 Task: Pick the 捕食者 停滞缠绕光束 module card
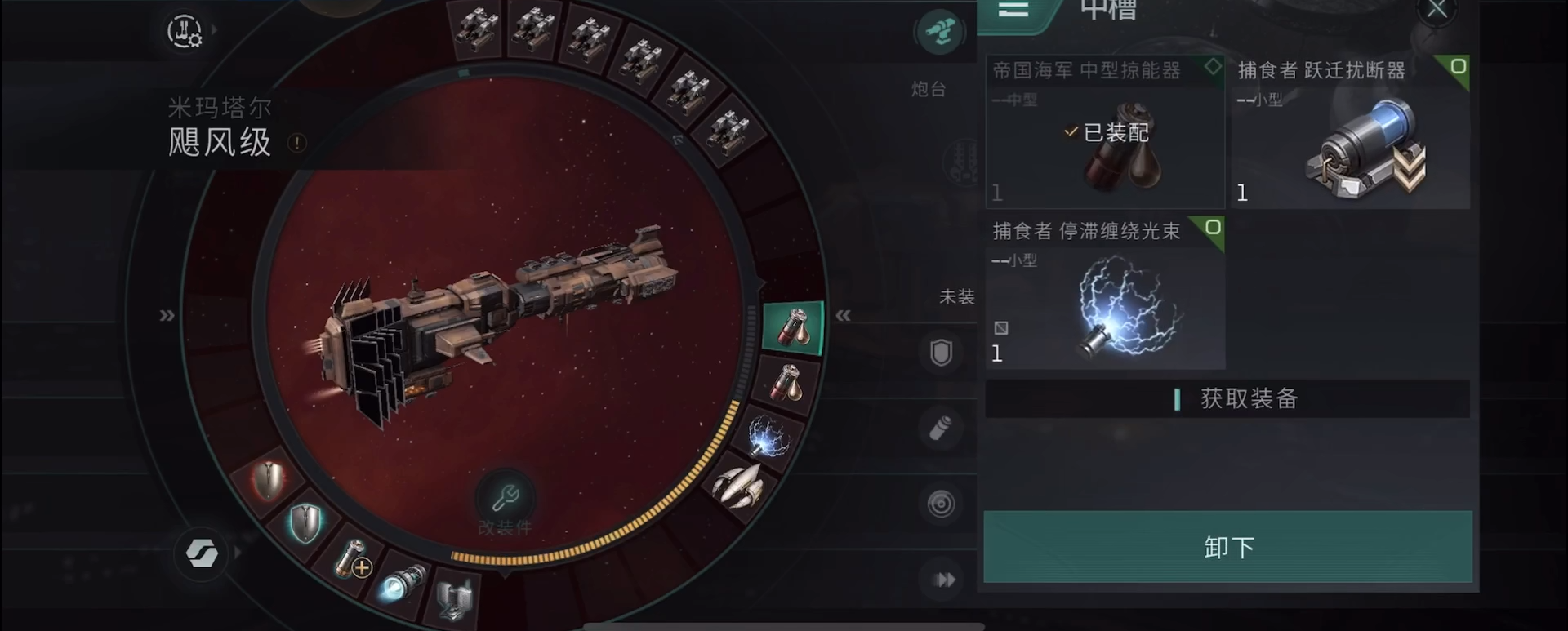coord(1104,293)
